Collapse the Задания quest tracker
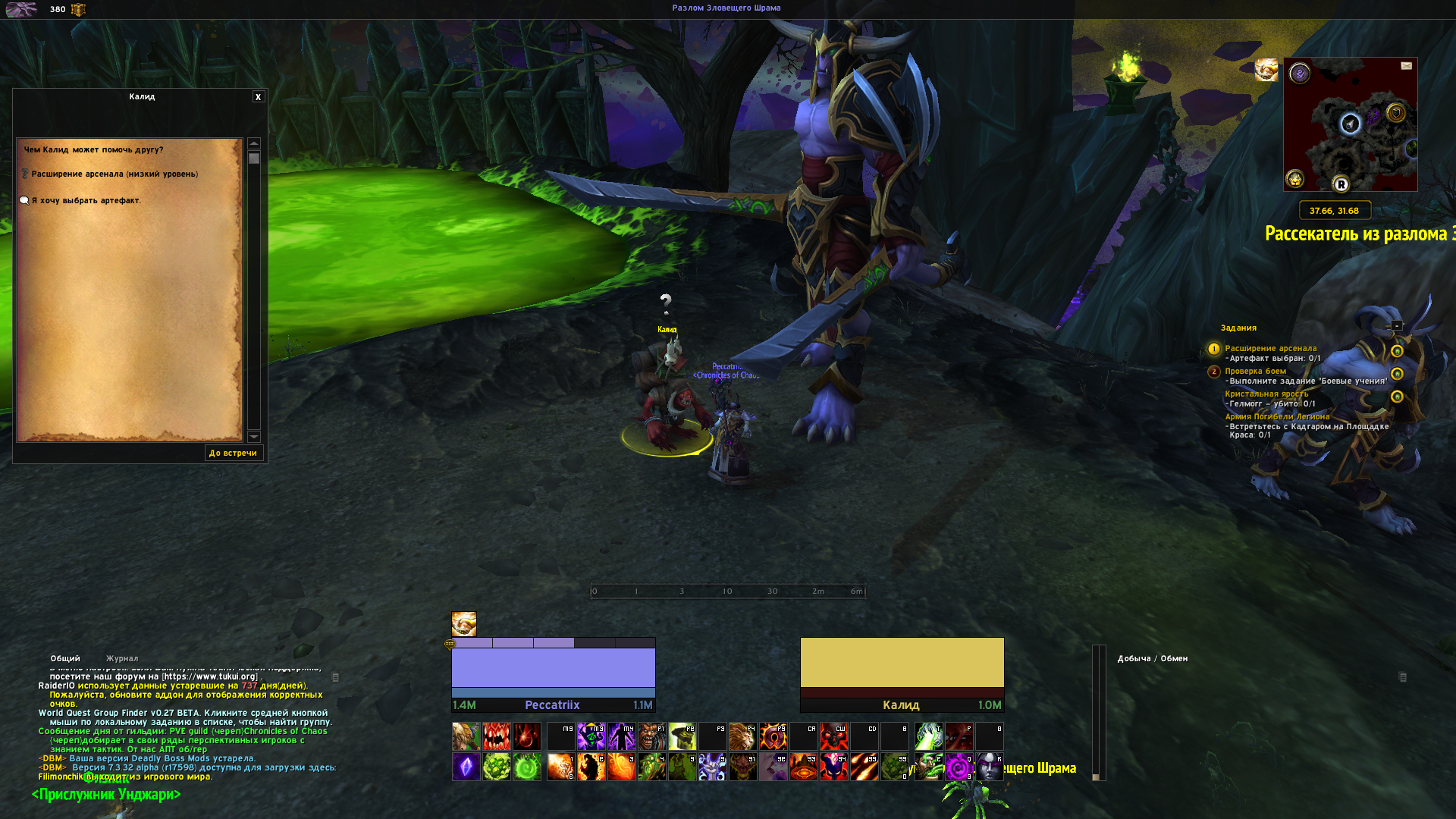Image resolution: width=1456 pixels, height=819 pixels. coord(1397,326)
